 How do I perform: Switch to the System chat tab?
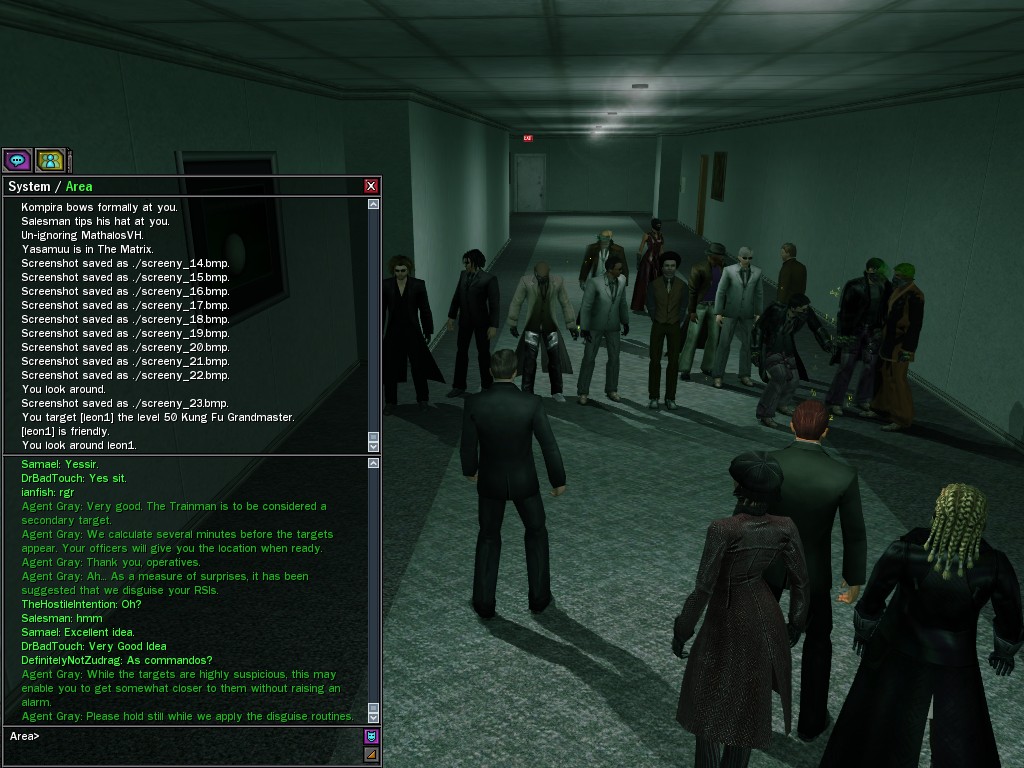29,187
